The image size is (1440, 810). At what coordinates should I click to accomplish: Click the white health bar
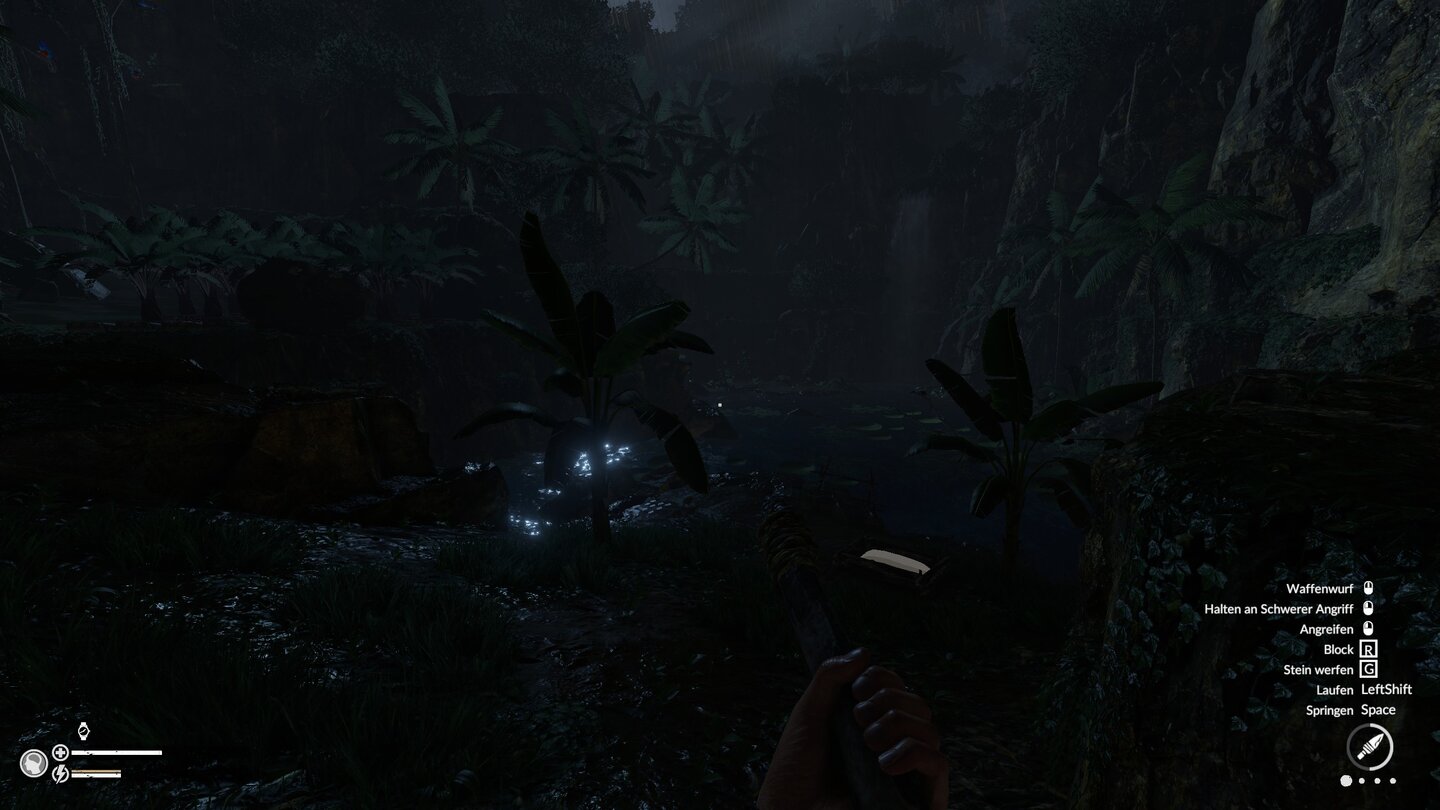(x=115, y=752)
